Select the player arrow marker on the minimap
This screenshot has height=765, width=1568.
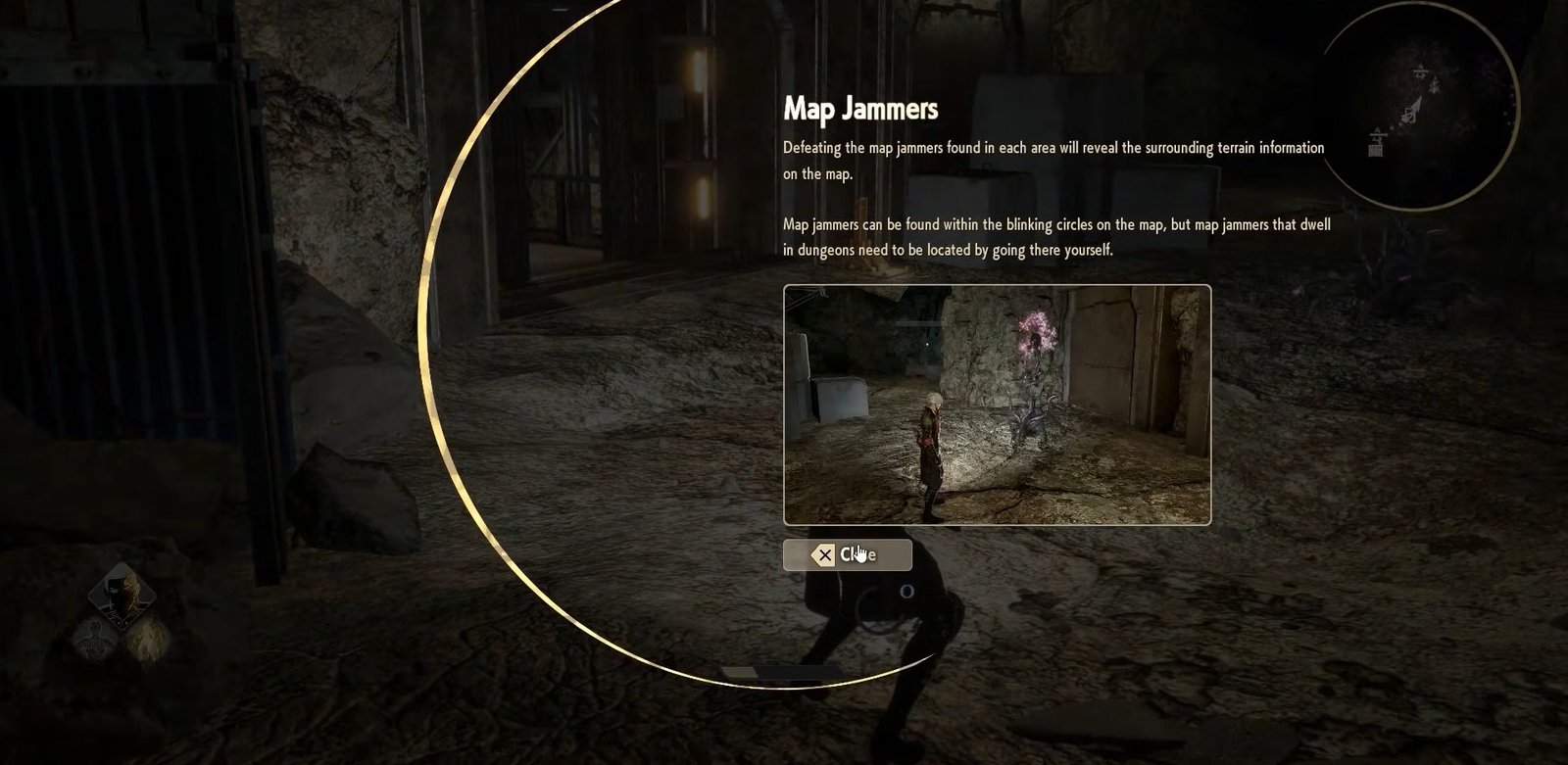click(1414, 108)
